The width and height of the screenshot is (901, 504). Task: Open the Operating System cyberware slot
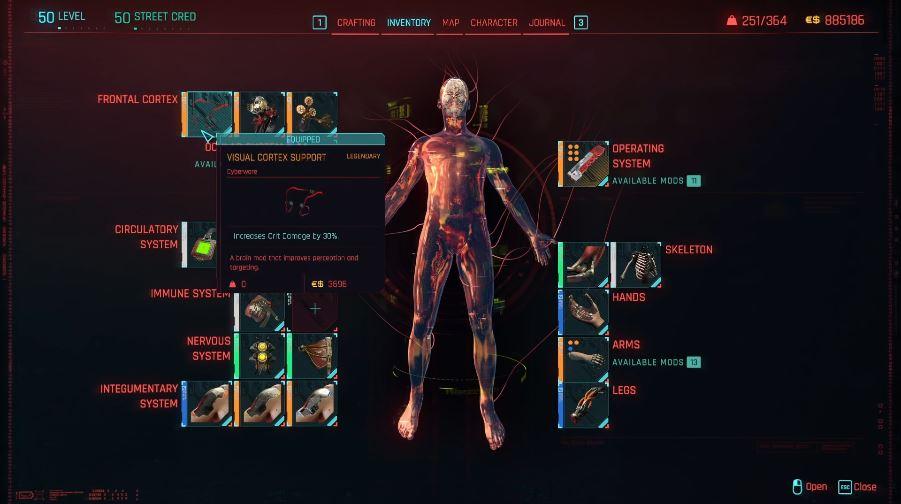(x=584, y=164)
